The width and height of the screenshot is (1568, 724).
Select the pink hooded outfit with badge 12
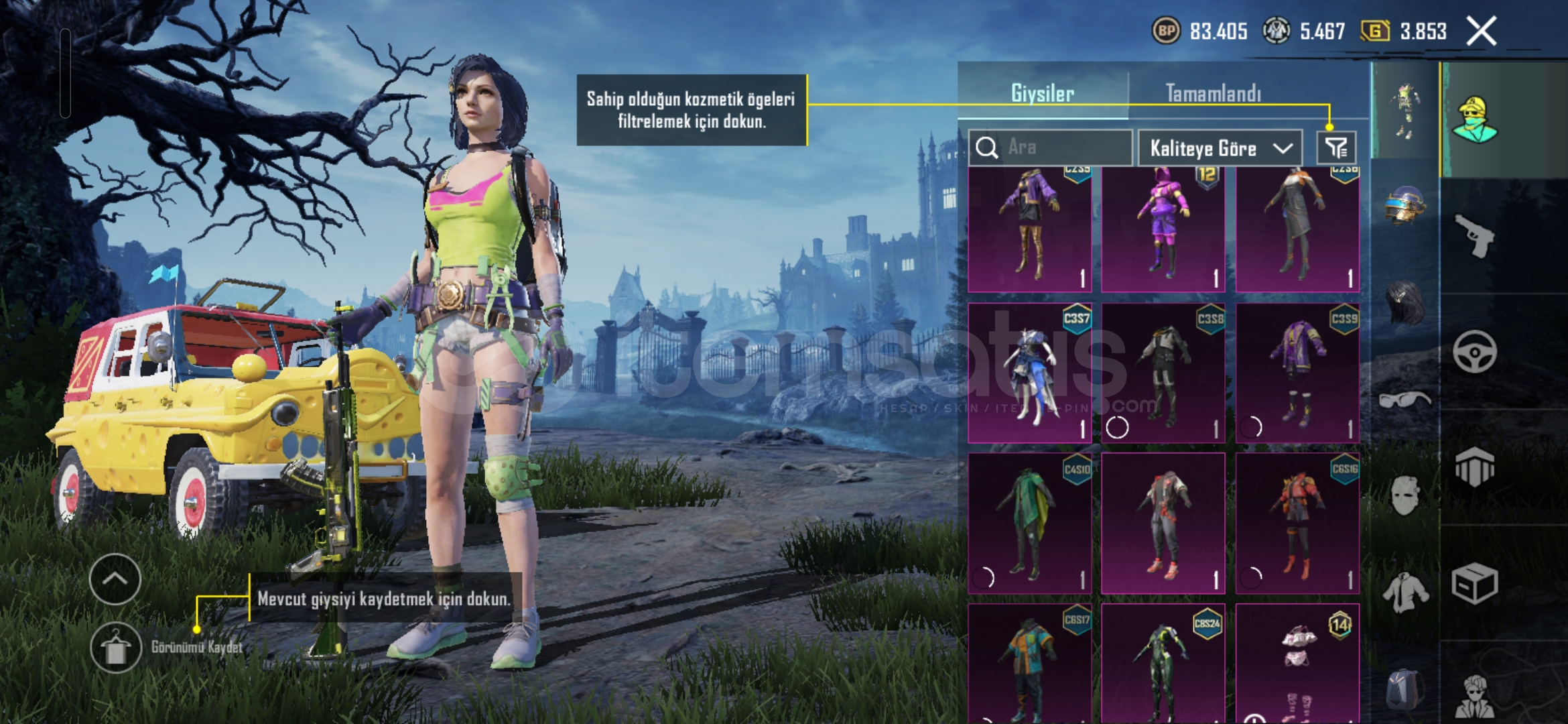pyautogui.click(x=1163, y=228)
